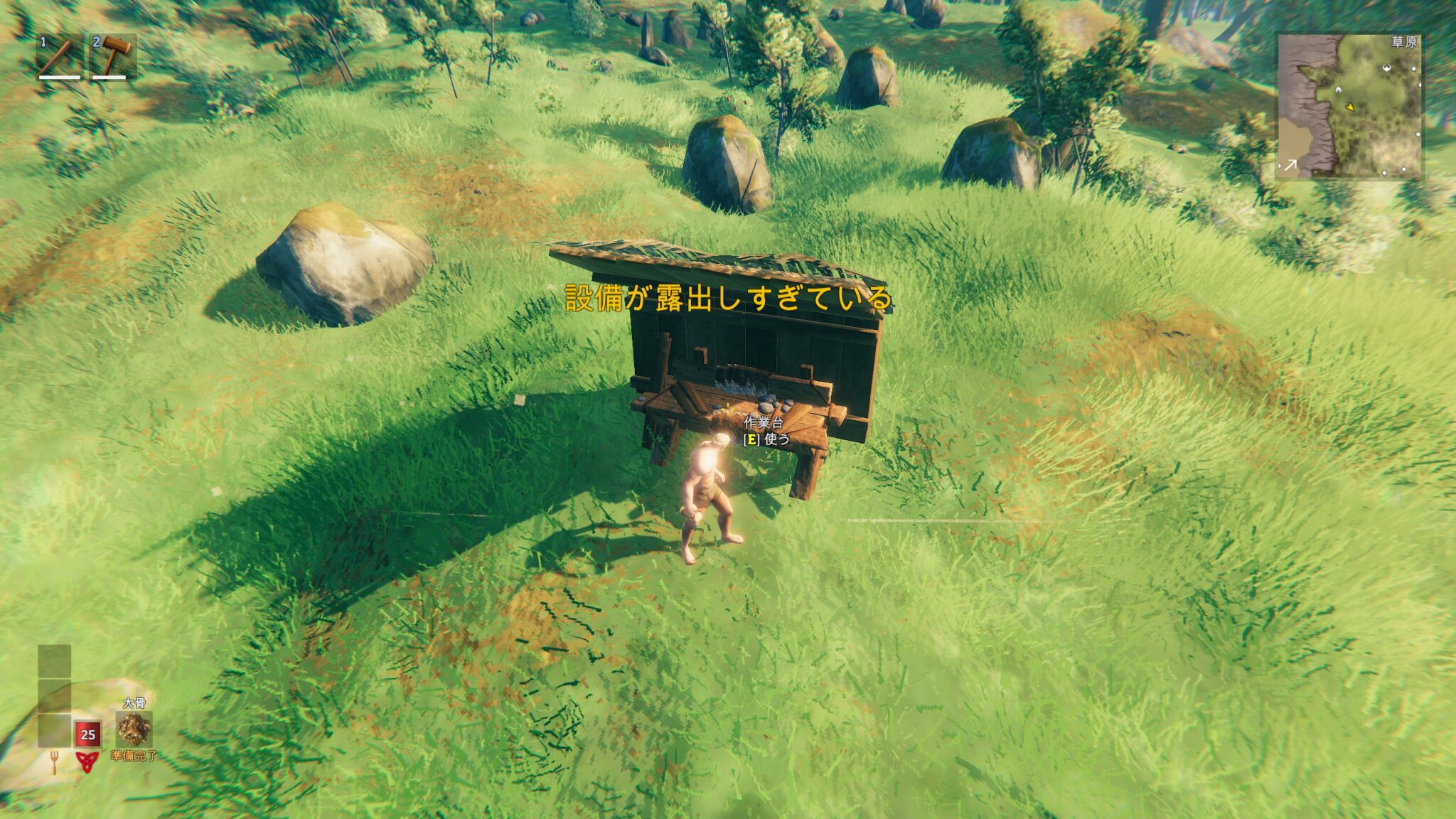Click the 設備が露出しすぎている warning message
The height and width of the screenshot is (819, 1456).
(x=728, y=299)
